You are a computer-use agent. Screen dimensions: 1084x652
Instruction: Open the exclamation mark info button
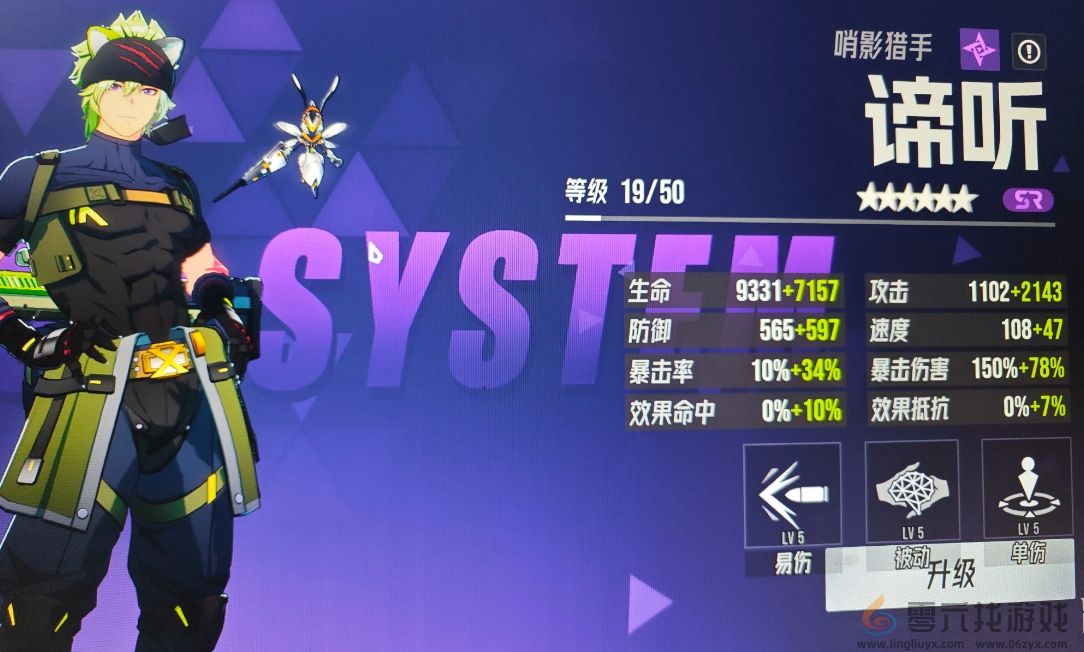[x=1029, y=49]
